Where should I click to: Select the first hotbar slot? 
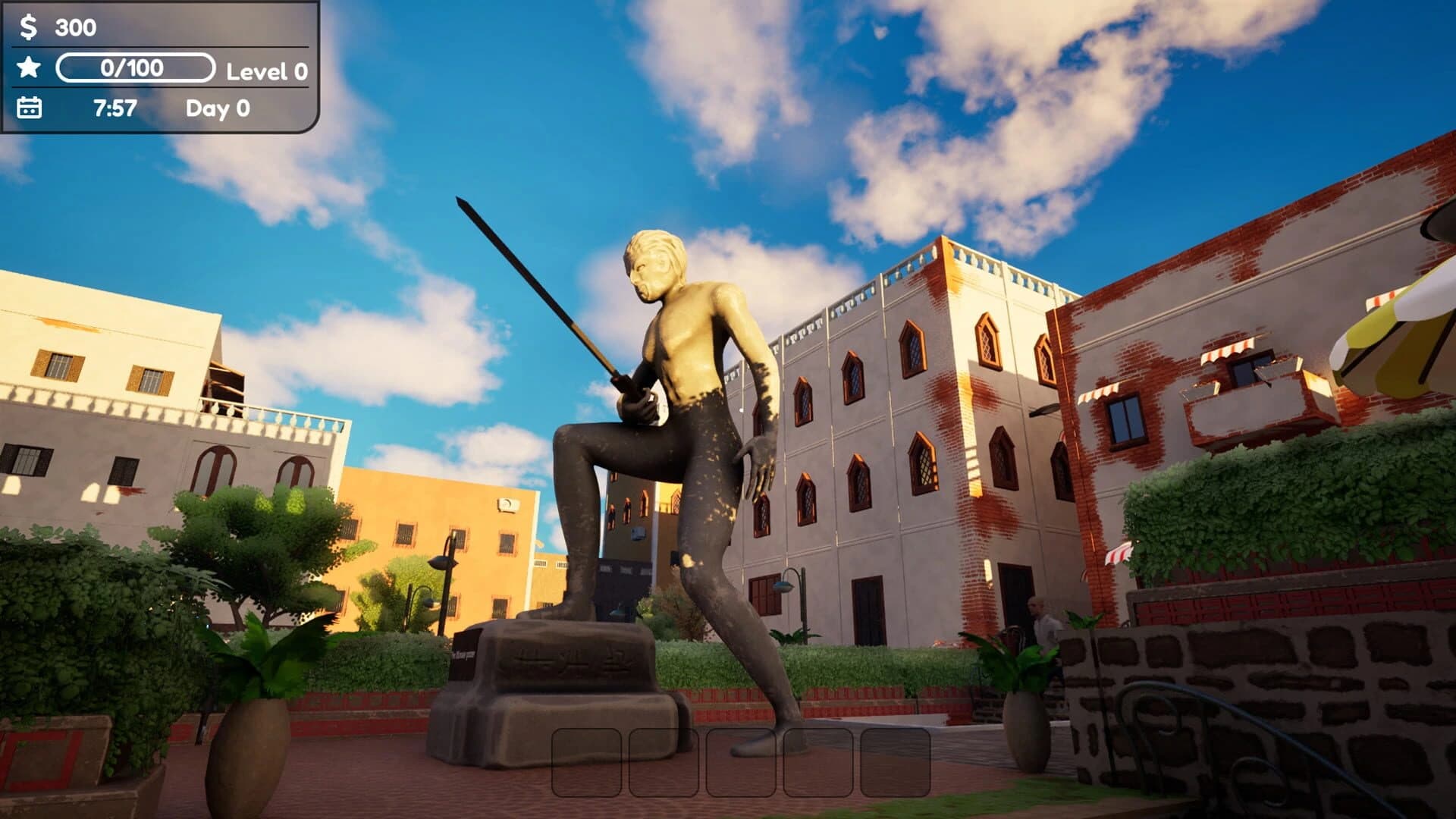pos(588,761)
